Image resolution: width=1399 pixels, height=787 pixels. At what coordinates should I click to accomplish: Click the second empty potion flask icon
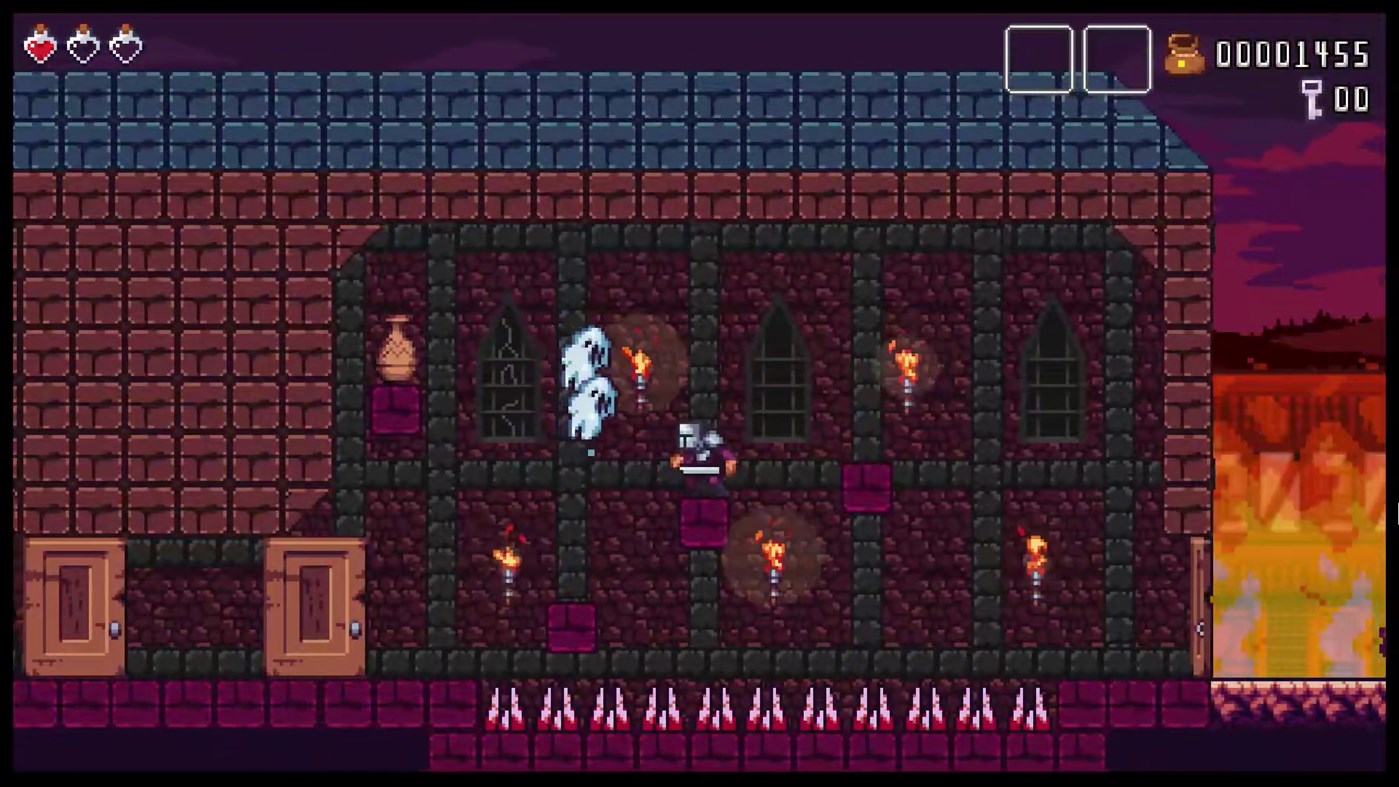point(125,45)
